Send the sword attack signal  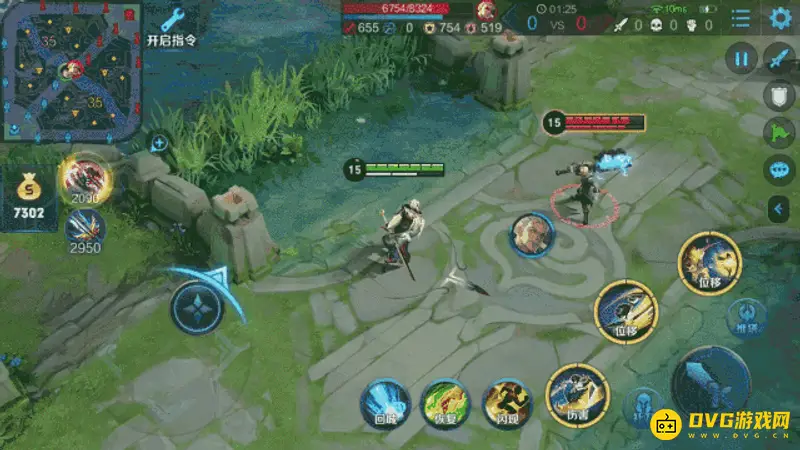(x=779, y=58)
